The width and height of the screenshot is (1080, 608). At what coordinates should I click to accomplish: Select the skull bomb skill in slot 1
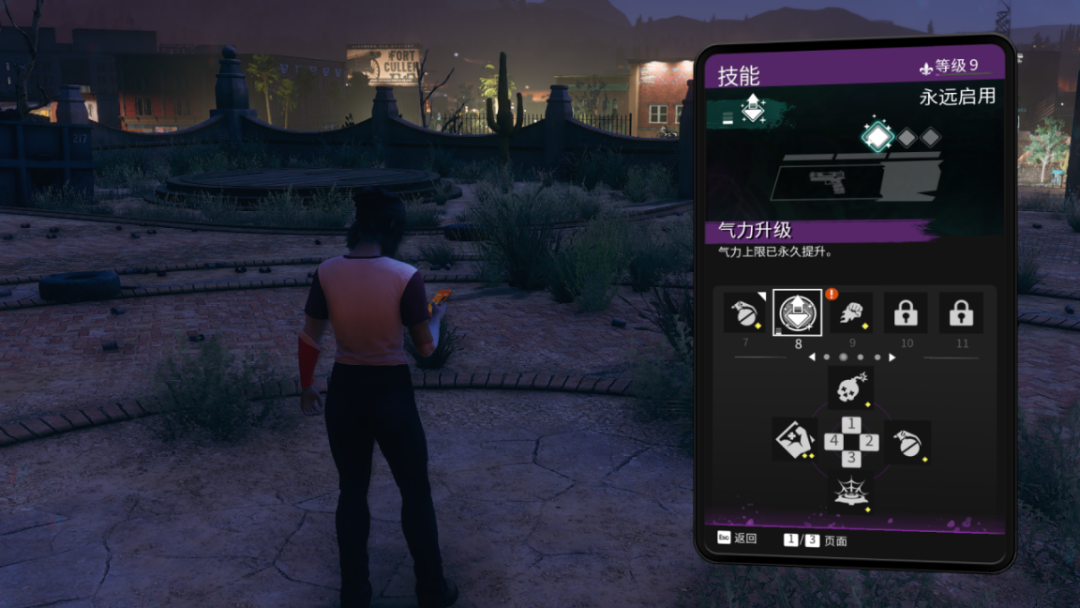(851, 387)
